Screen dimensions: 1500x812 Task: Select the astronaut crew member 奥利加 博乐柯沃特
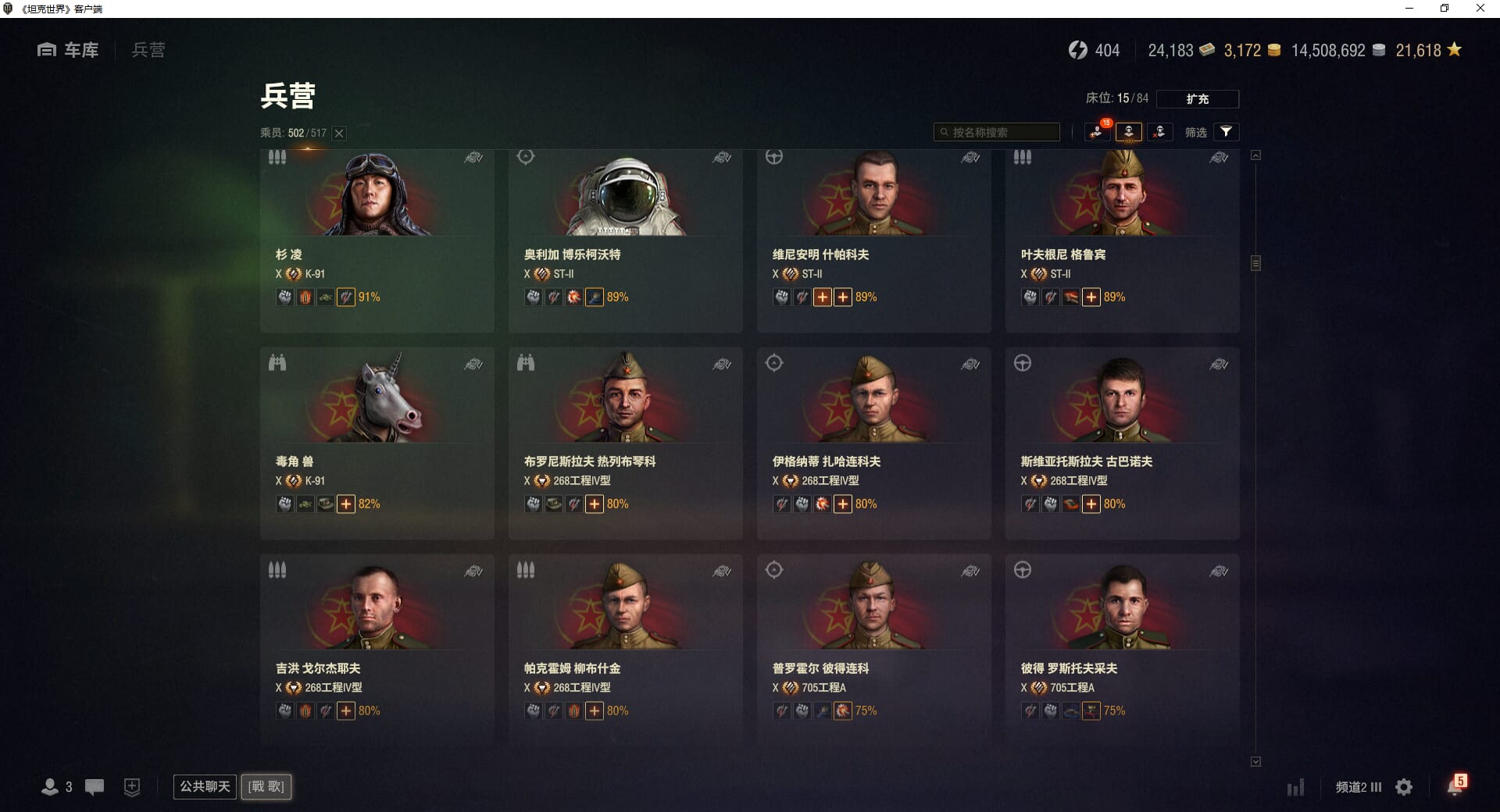[x=625, y=240]
